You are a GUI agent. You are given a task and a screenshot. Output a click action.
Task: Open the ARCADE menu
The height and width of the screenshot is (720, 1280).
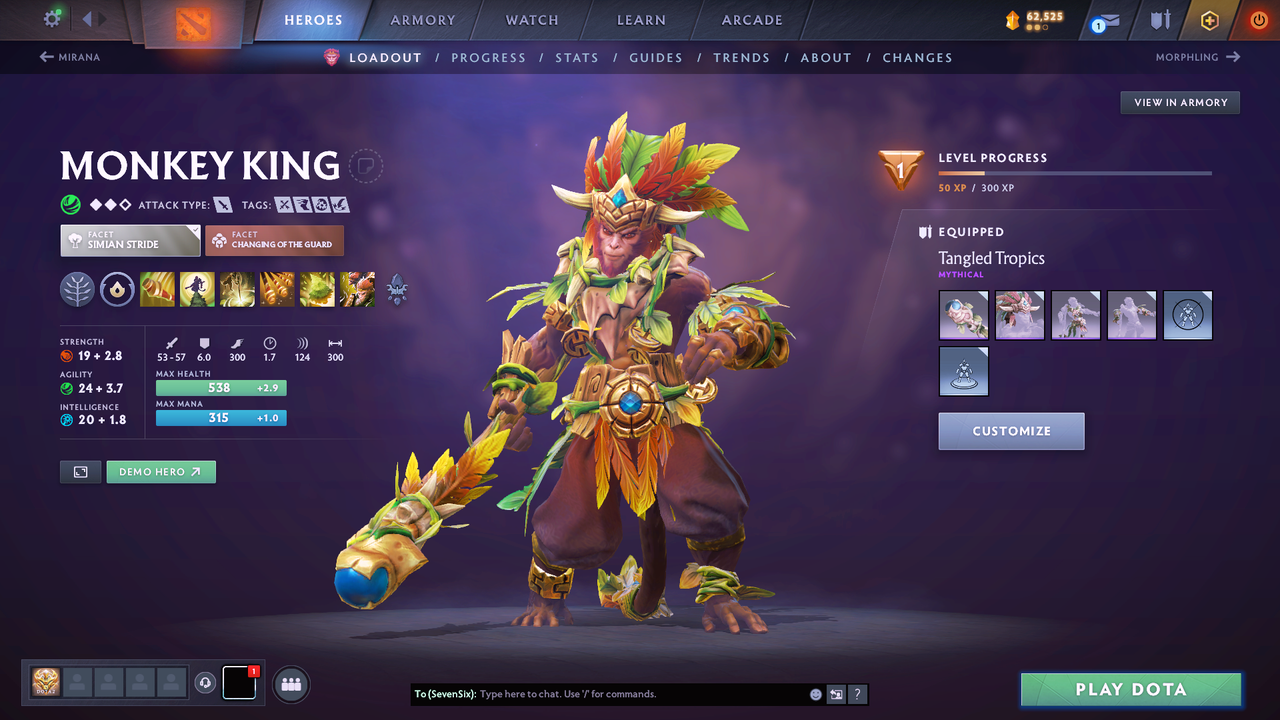pos(751,19)
